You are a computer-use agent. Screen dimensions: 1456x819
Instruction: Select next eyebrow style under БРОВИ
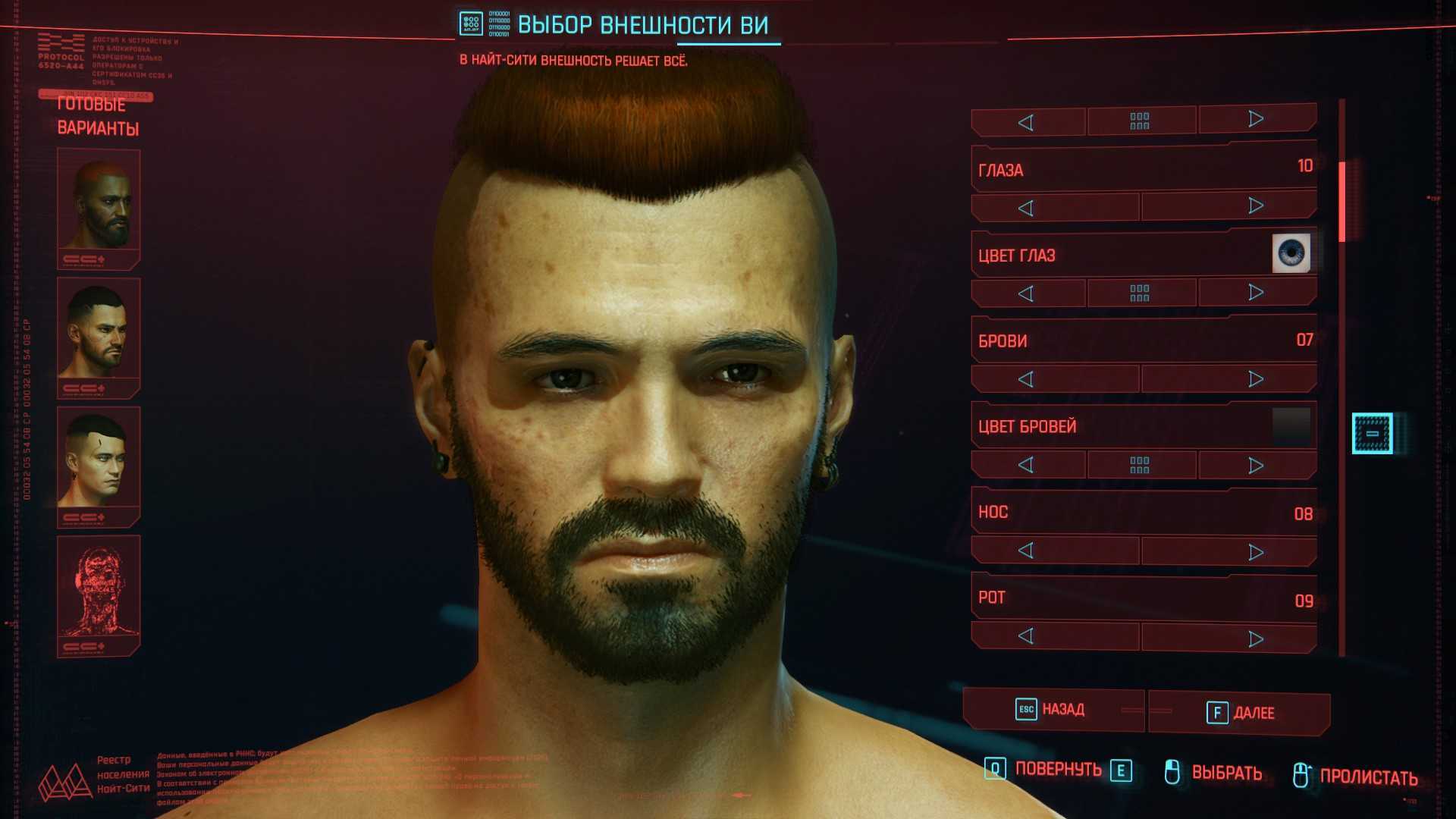click(1256, 378)
